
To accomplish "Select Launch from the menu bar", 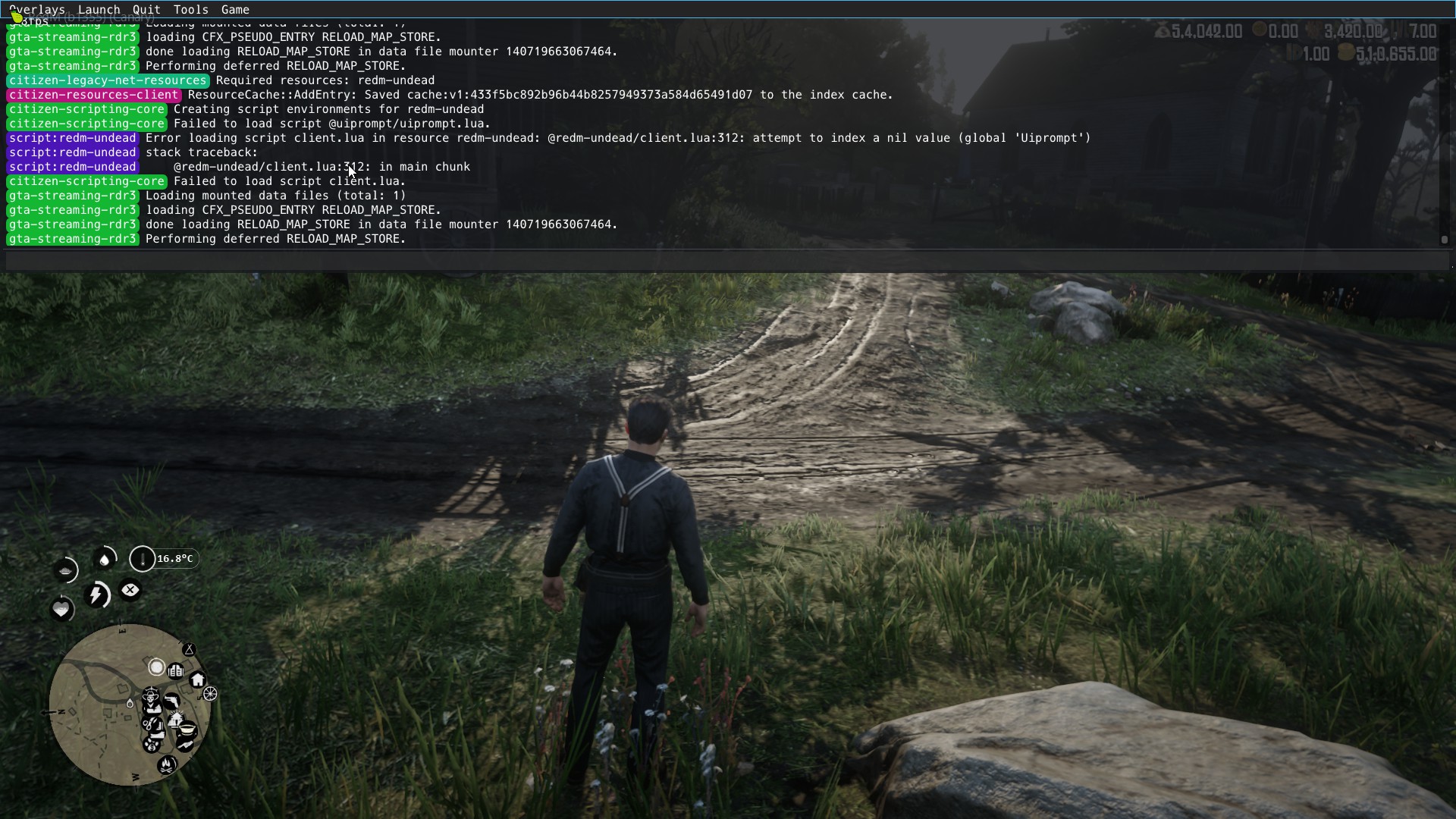I will (99, 9).
